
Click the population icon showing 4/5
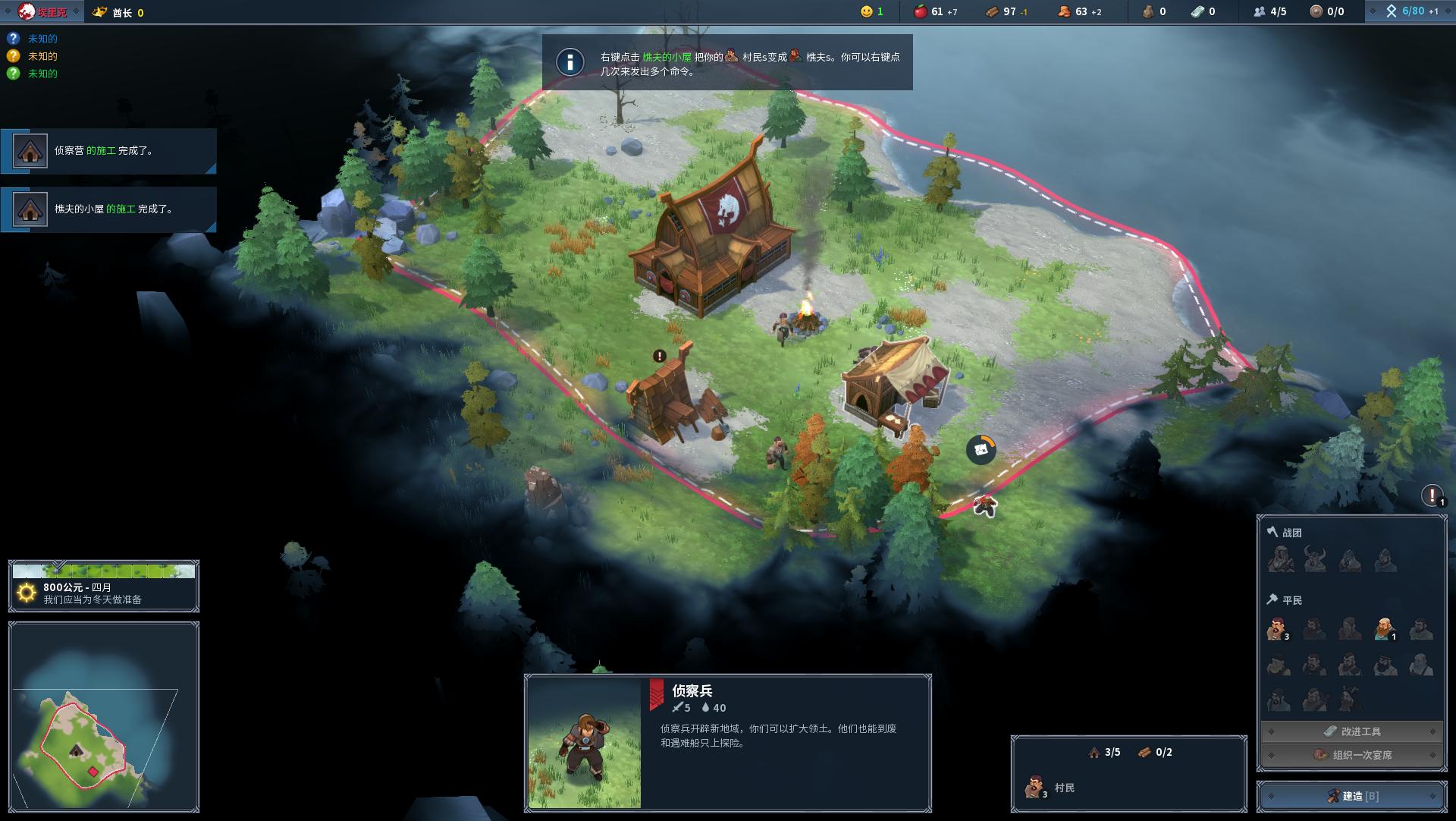(x=1258, y=11)
